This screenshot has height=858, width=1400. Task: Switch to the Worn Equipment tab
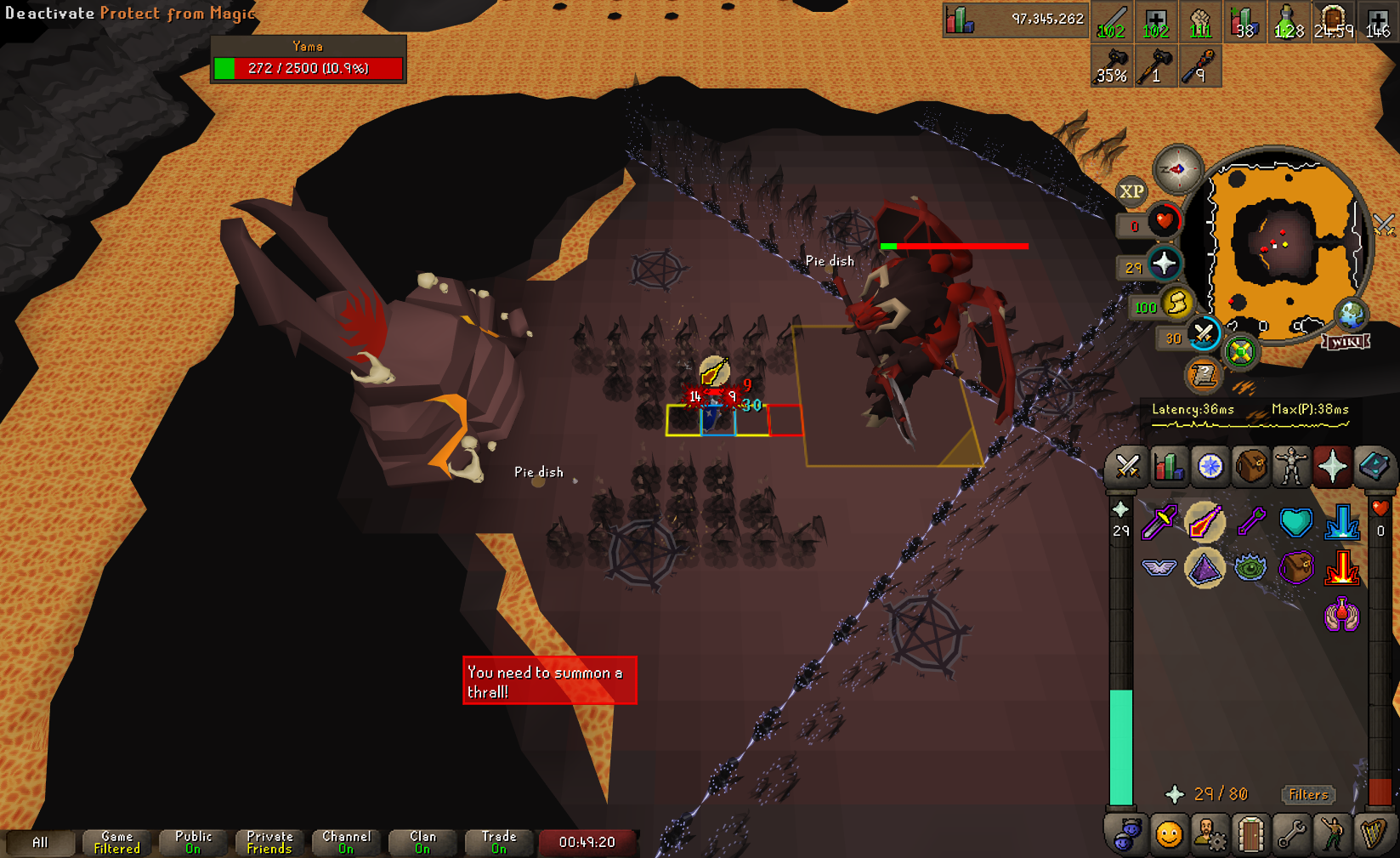tap(1291, 467)
